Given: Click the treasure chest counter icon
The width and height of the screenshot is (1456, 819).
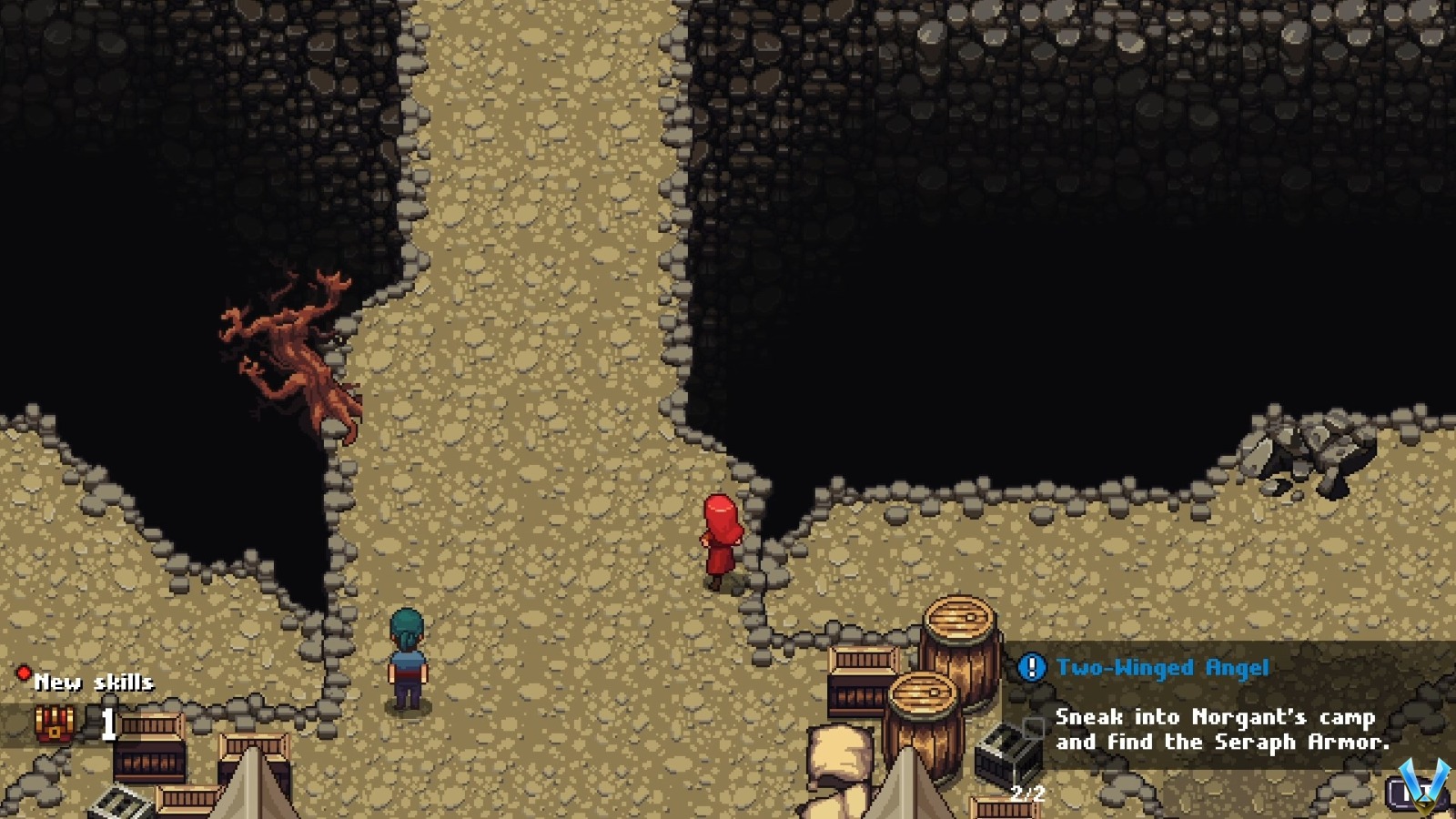Looking at the screenshot, I should [x=52, y=725].
